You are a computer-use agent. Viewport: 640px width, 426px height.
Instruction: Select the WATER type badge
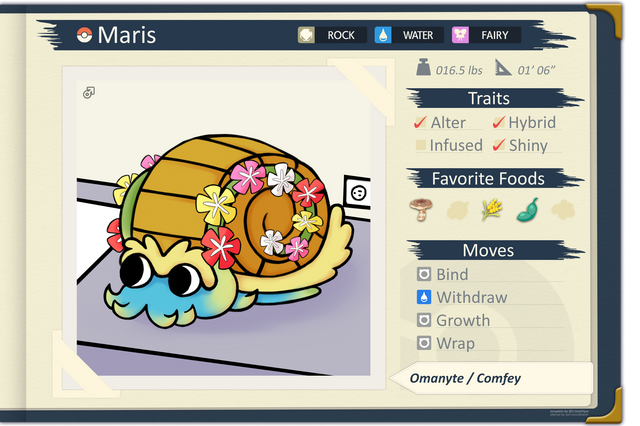point(407,35)
